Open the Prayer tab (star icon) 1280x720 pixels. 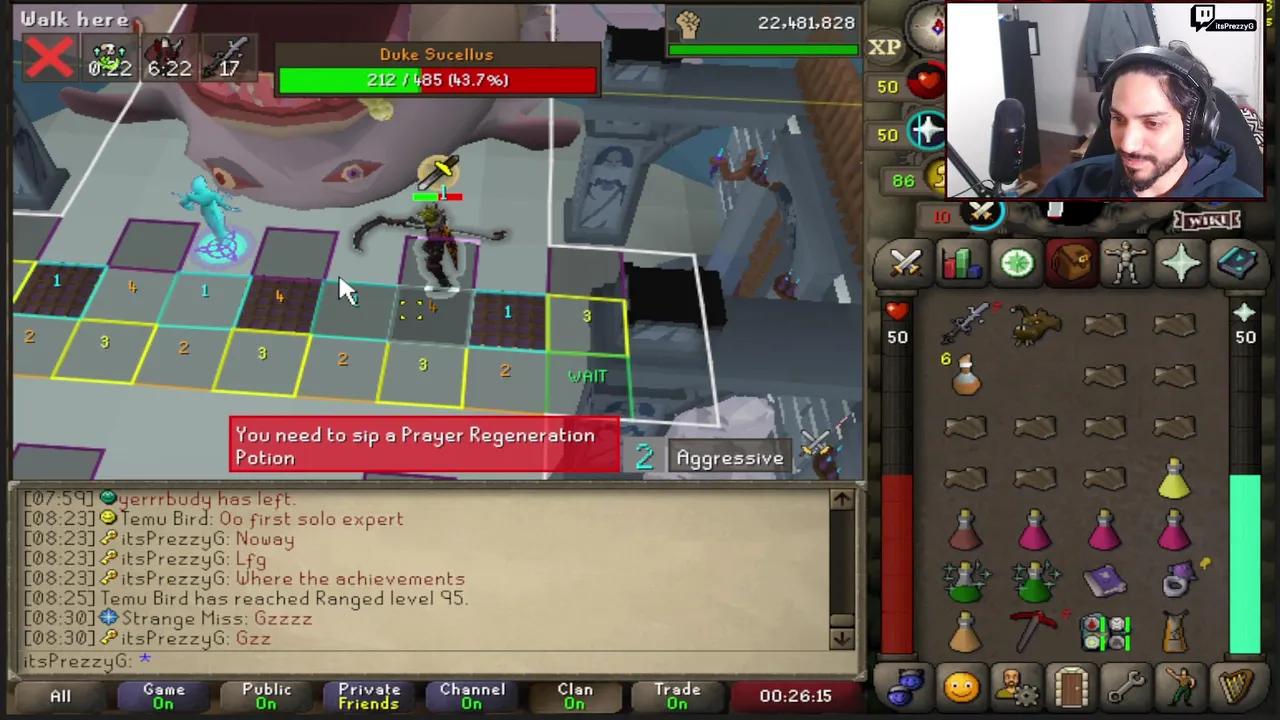point(1180,262)
